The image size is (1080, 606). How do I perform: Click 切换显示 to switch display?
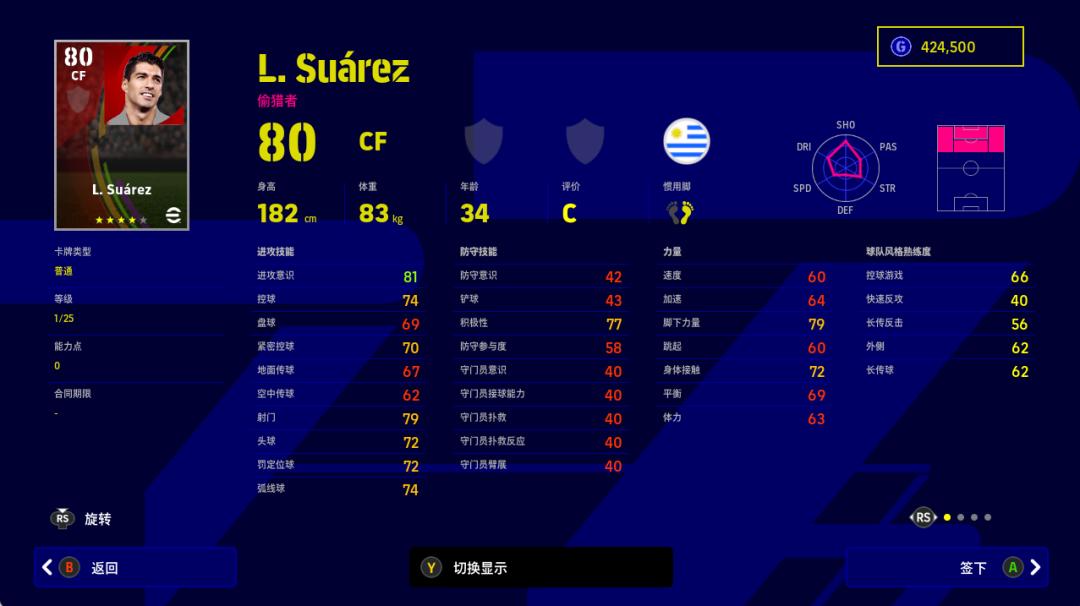coord(541,567)
